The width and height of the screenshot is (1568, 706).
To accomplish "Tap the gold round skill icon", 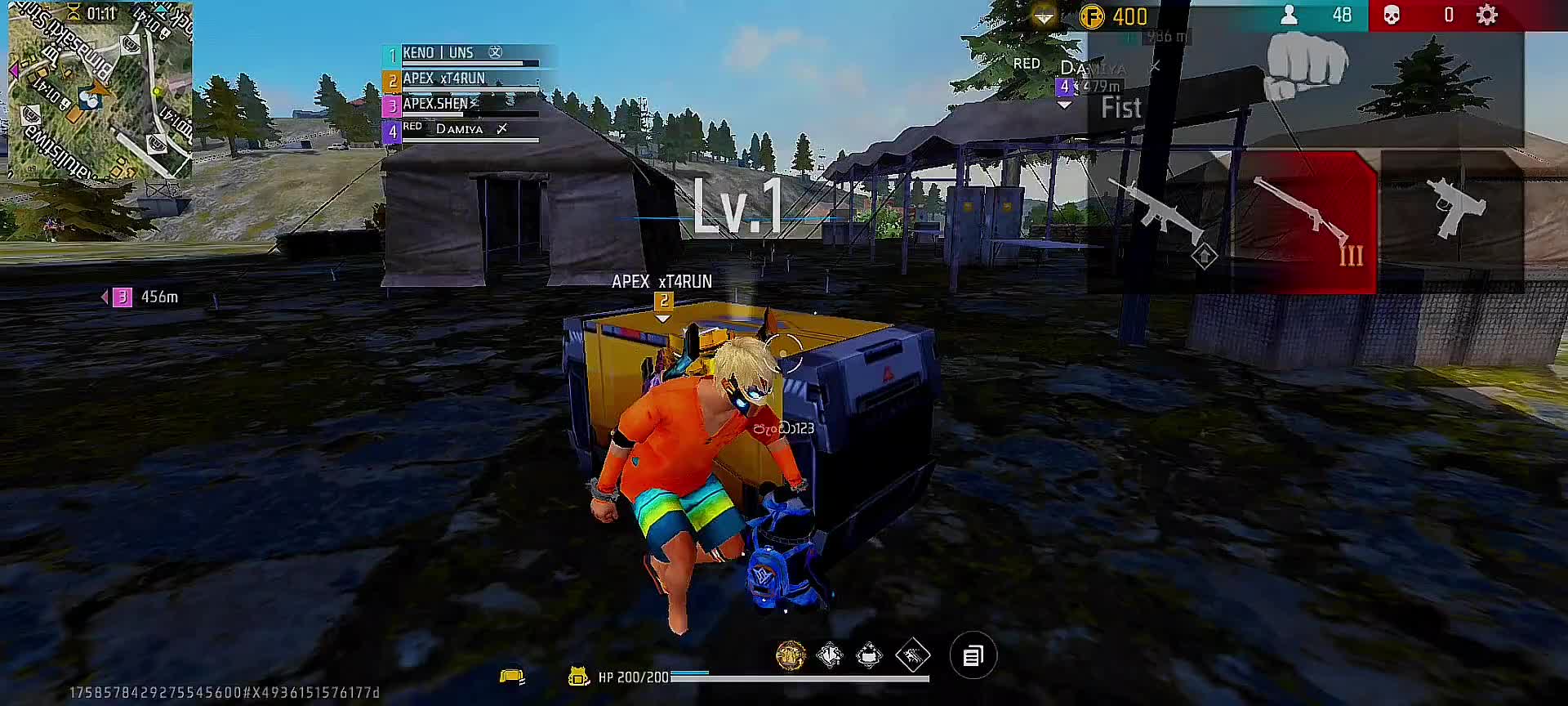I will 790,655.
